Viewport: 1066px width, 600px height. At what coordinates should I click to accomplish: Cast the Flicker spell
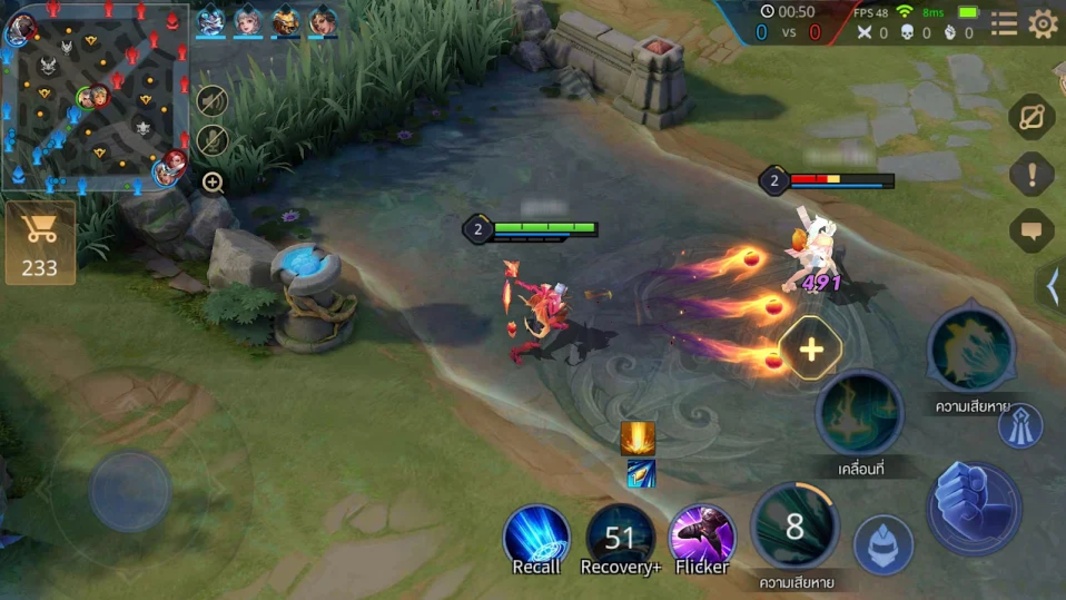(702, 537)
